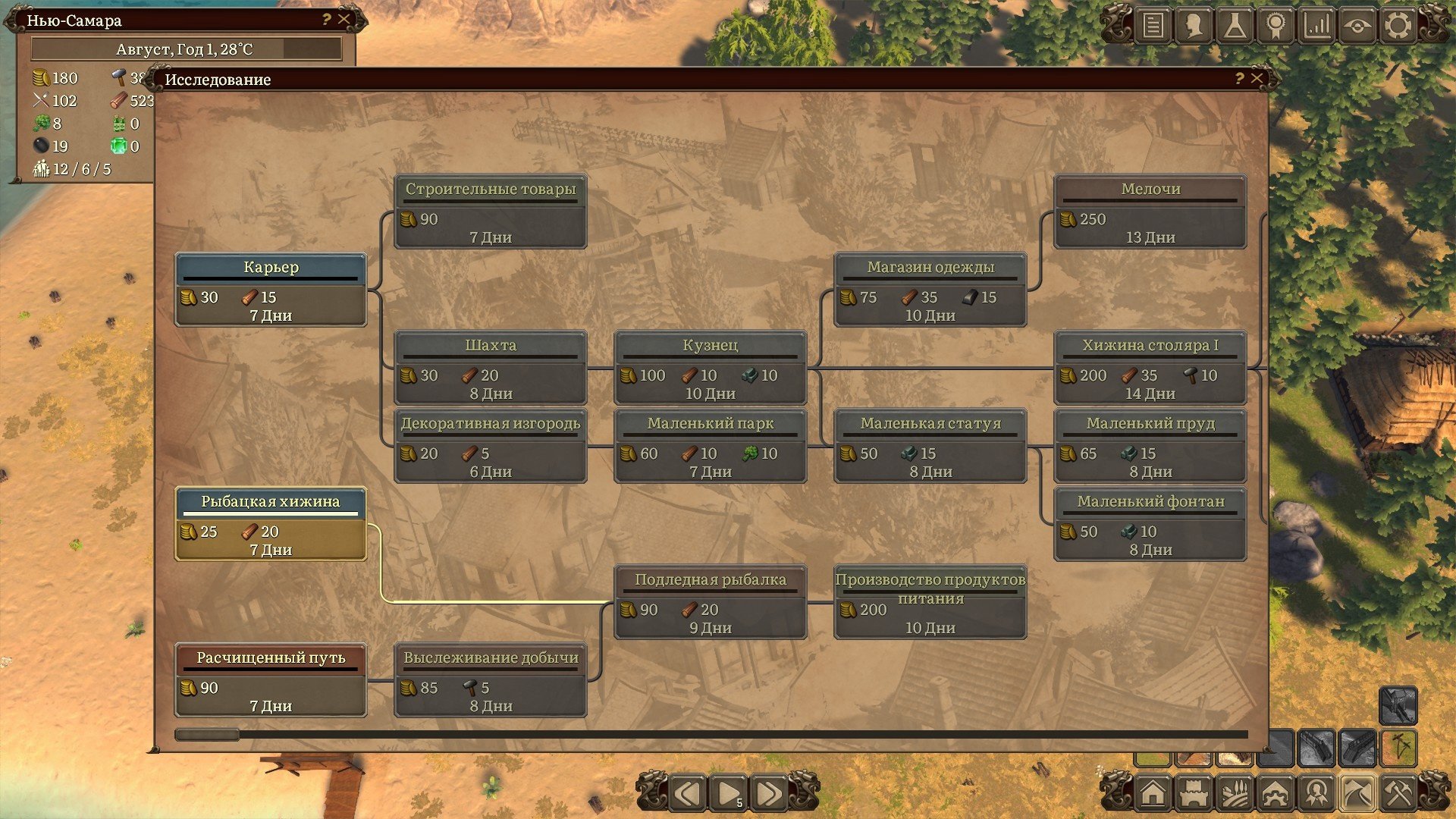Screen dimensions: 1456x819
Task: Choose the Строительные товары research
Action: pos(491,212)
